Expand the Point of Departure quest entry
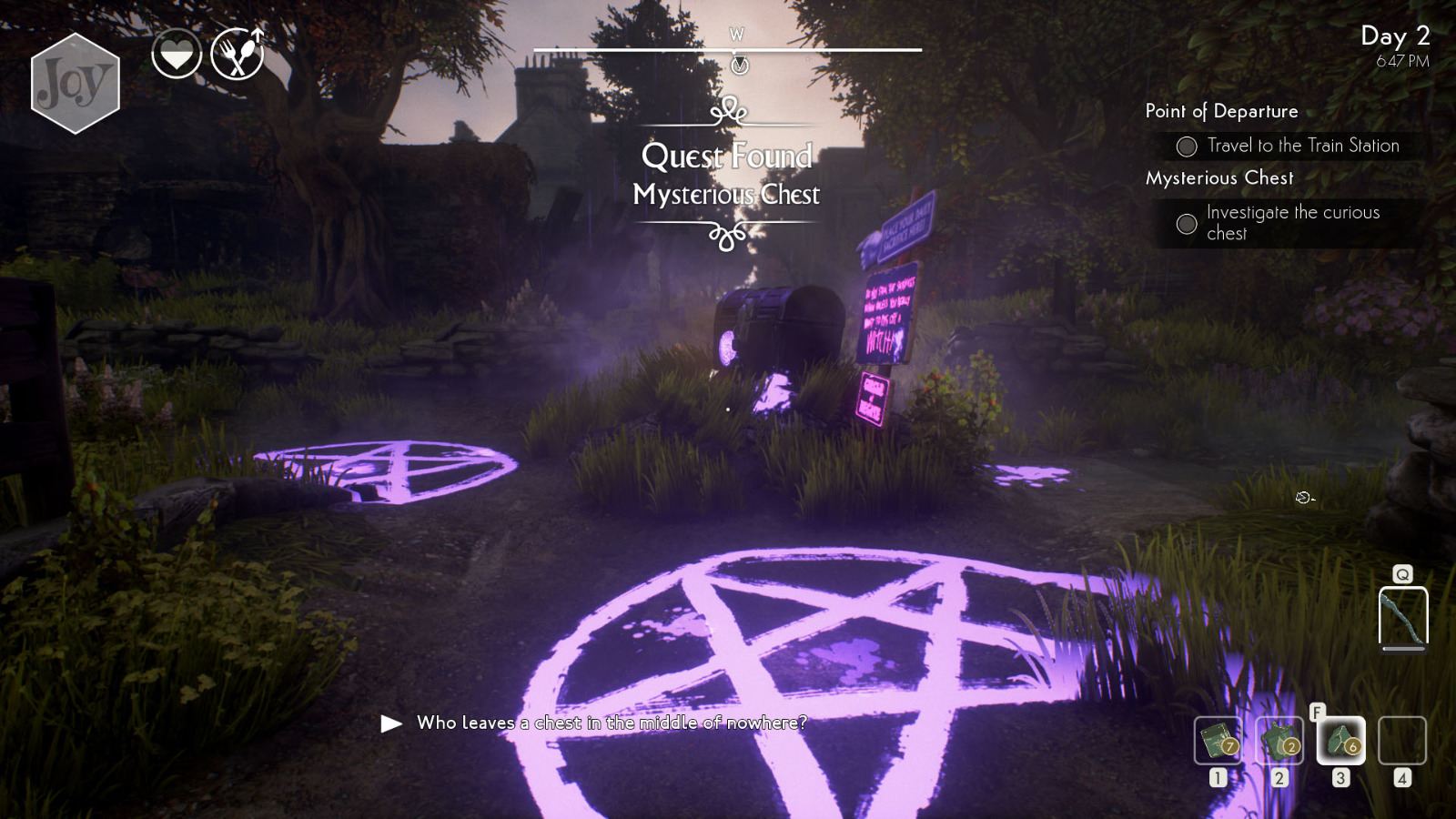The width and height of the screenshot is (1456, 819). [1221, 111]
